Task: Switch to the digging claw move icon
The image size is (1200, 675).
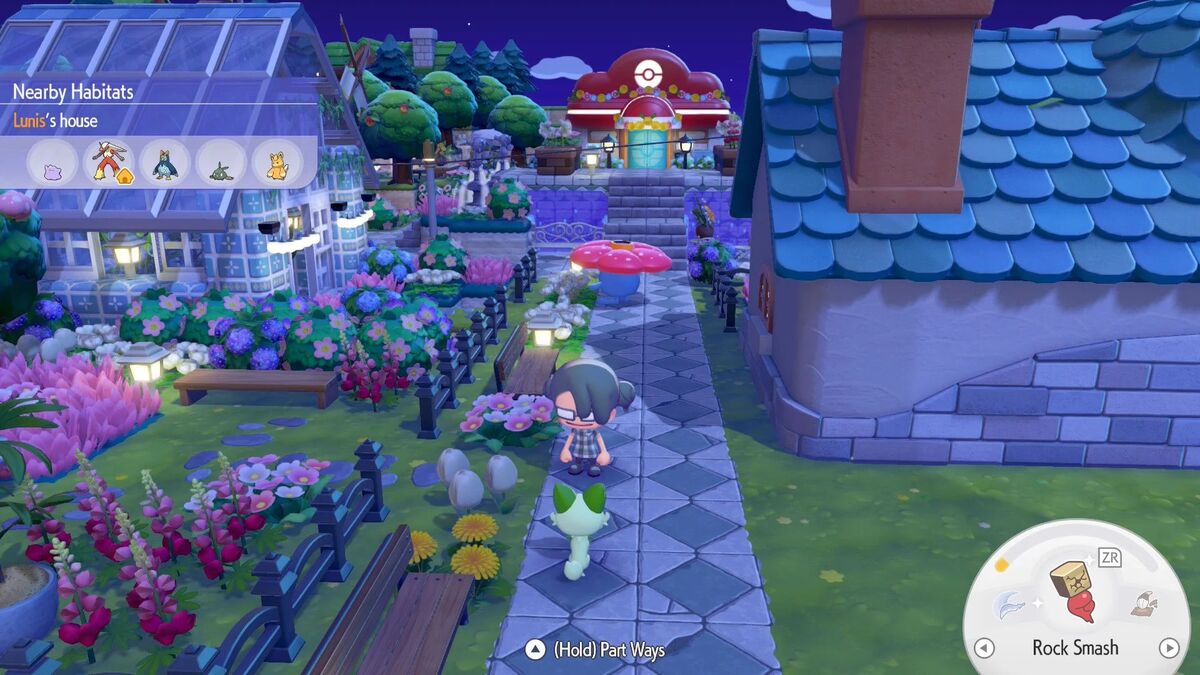Action: click(x=1144, y=603)
